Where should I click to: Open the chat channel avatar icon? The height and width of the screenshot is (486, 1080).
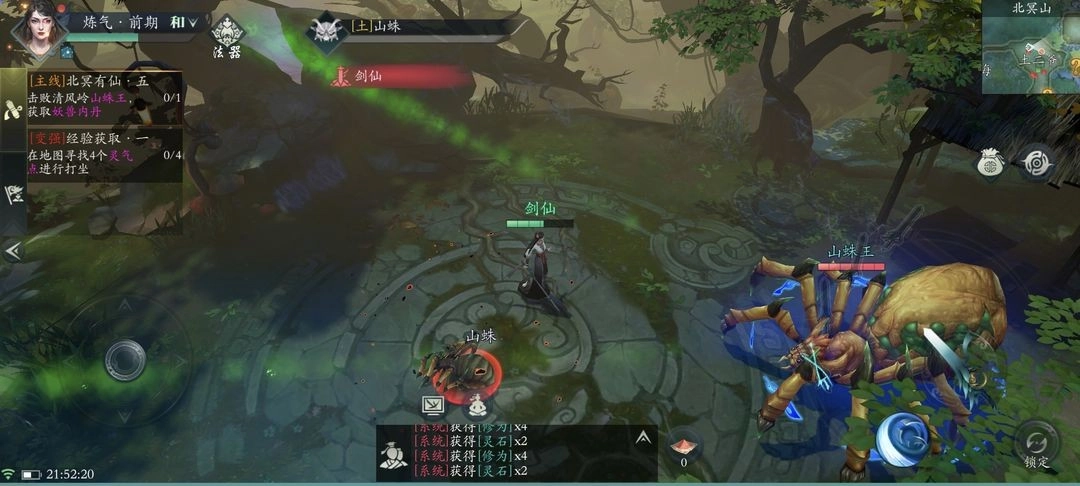click(394, 455)
